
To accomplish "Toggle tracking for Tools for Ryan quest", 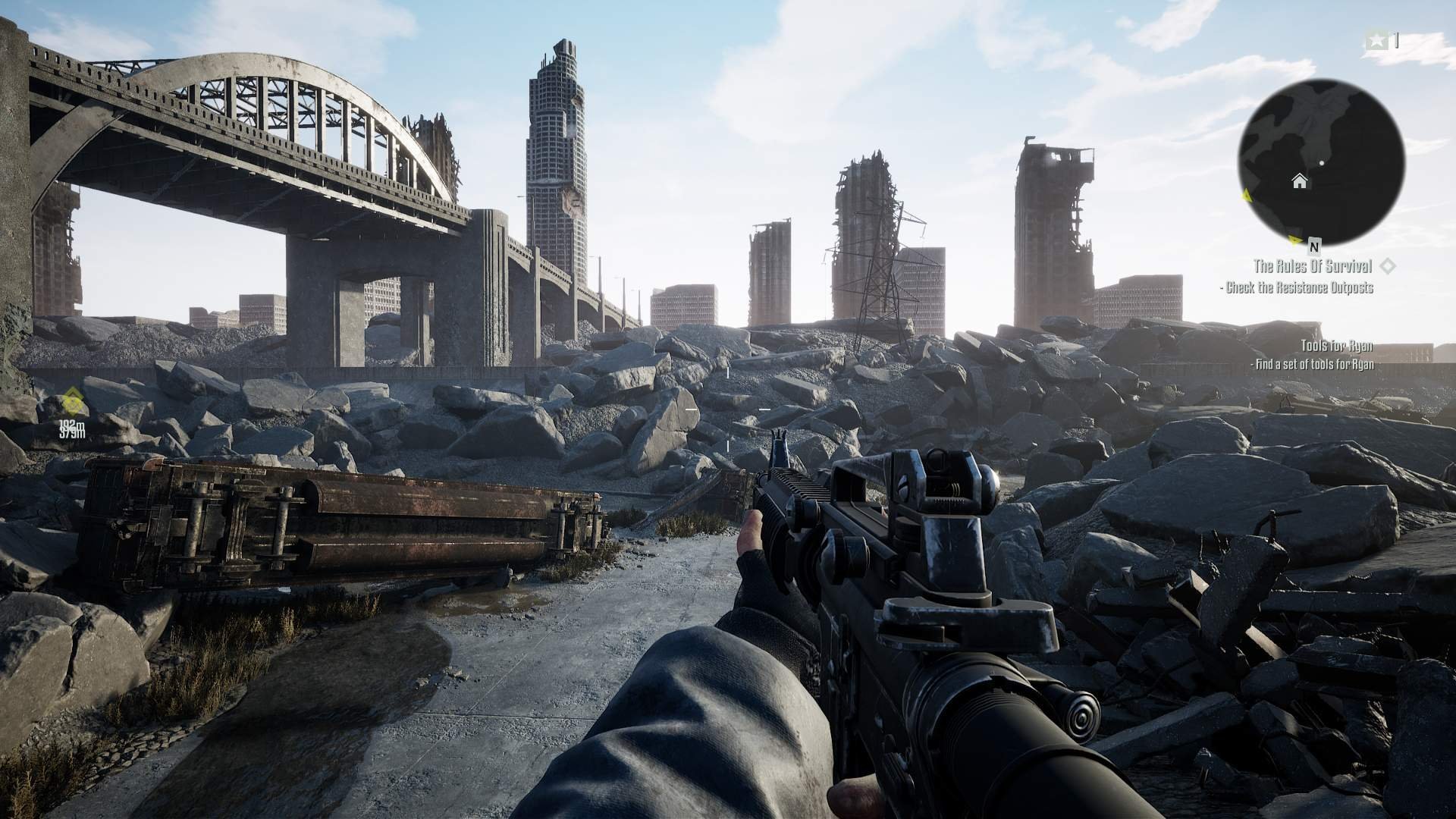I will pos(1337,345).
